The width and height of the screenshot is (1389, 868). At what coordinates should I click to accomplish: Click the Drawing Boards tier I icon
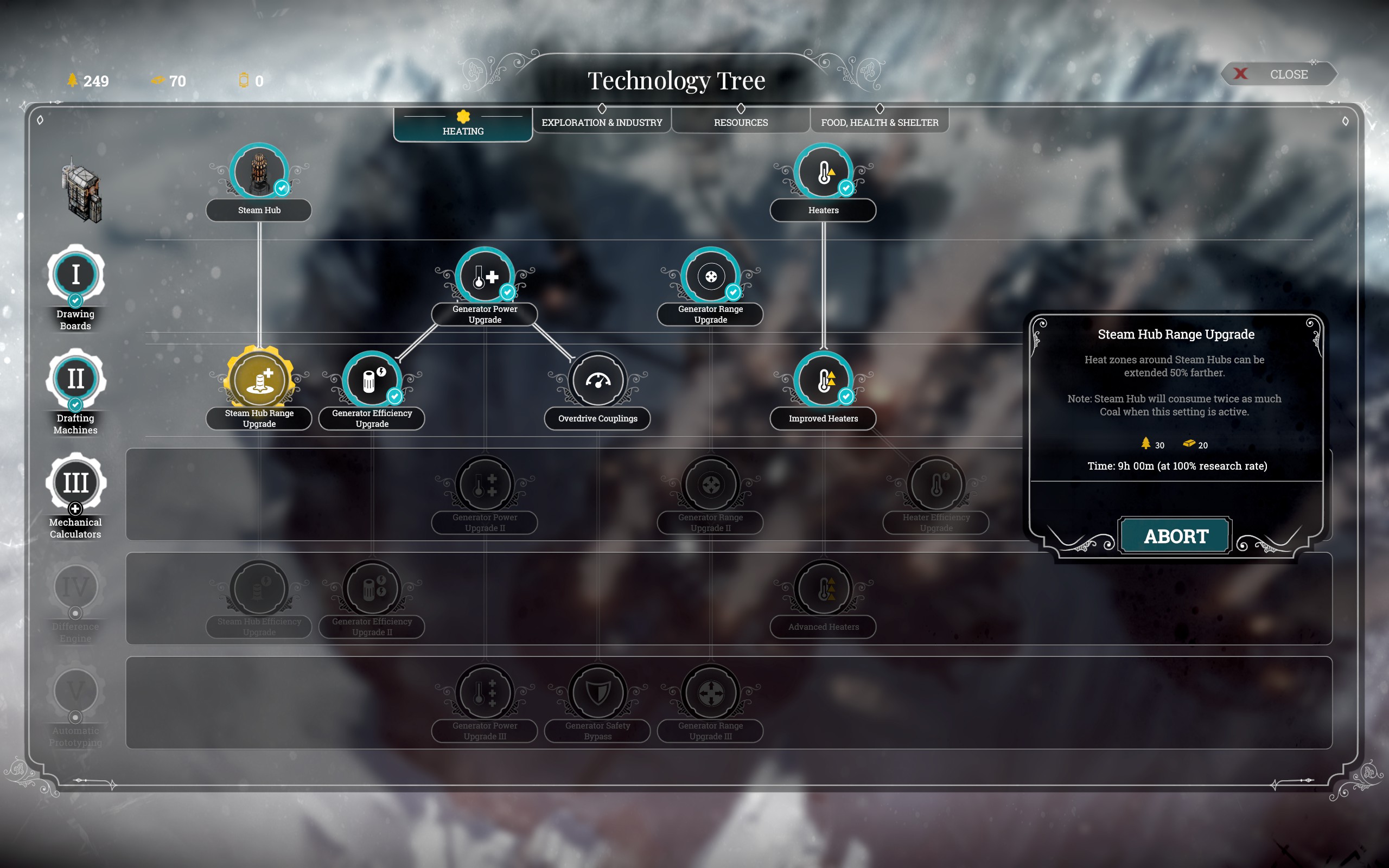tap(76, 275)
